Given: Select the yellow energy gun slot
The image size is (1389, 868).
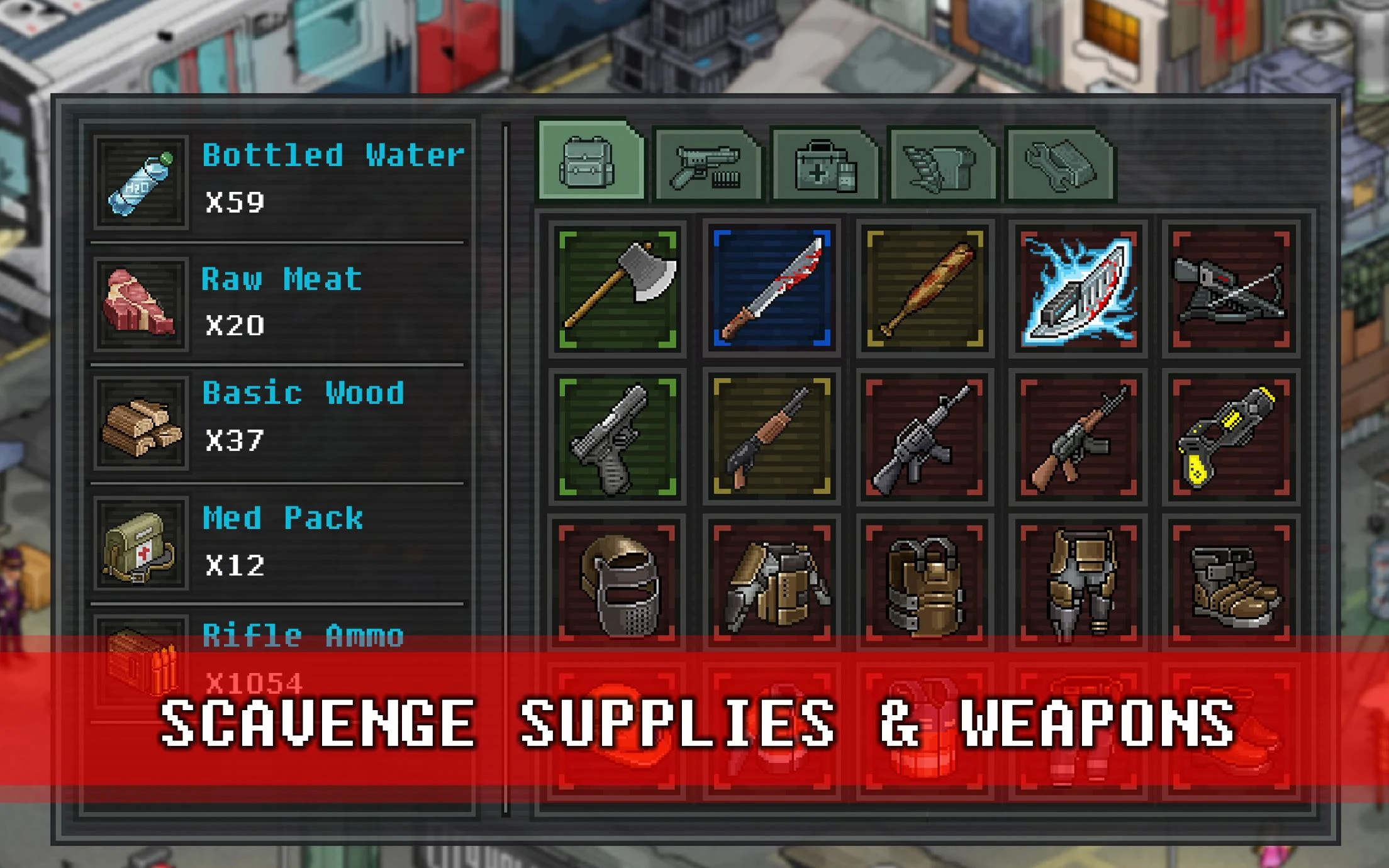Looking at the screenshot, I should tap(1231, 437).
